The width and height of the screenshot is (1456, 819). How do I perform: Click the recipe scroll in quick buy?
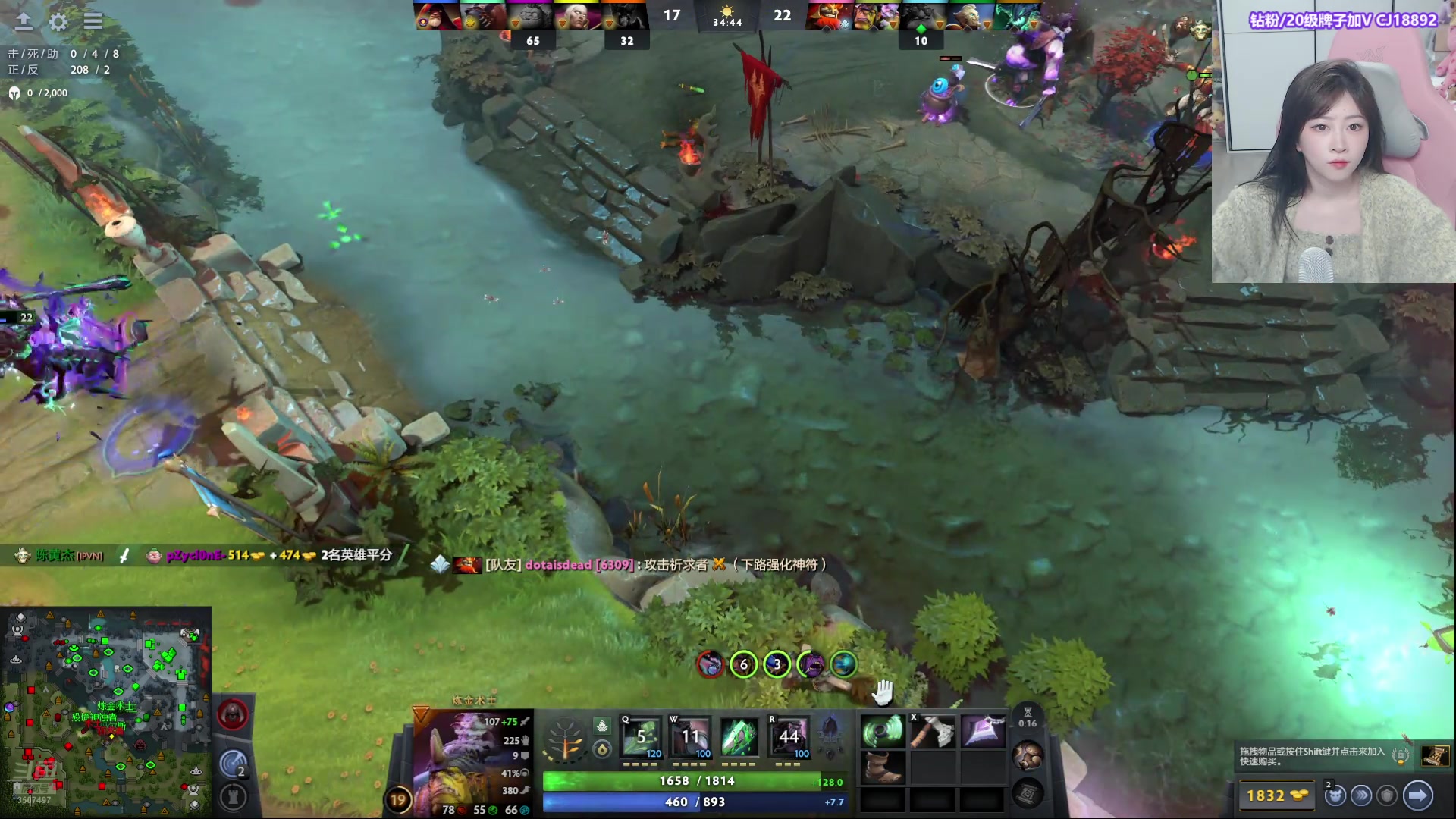(x=1435, y=756)
